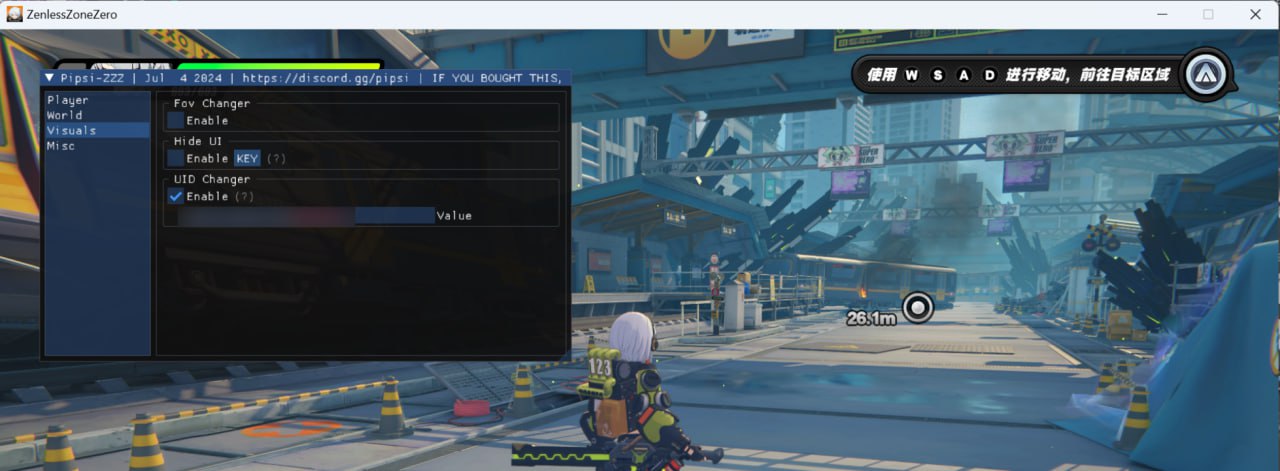The image size is (1280, 471).
Task: Go to the Misc tab
Action: 61,146
